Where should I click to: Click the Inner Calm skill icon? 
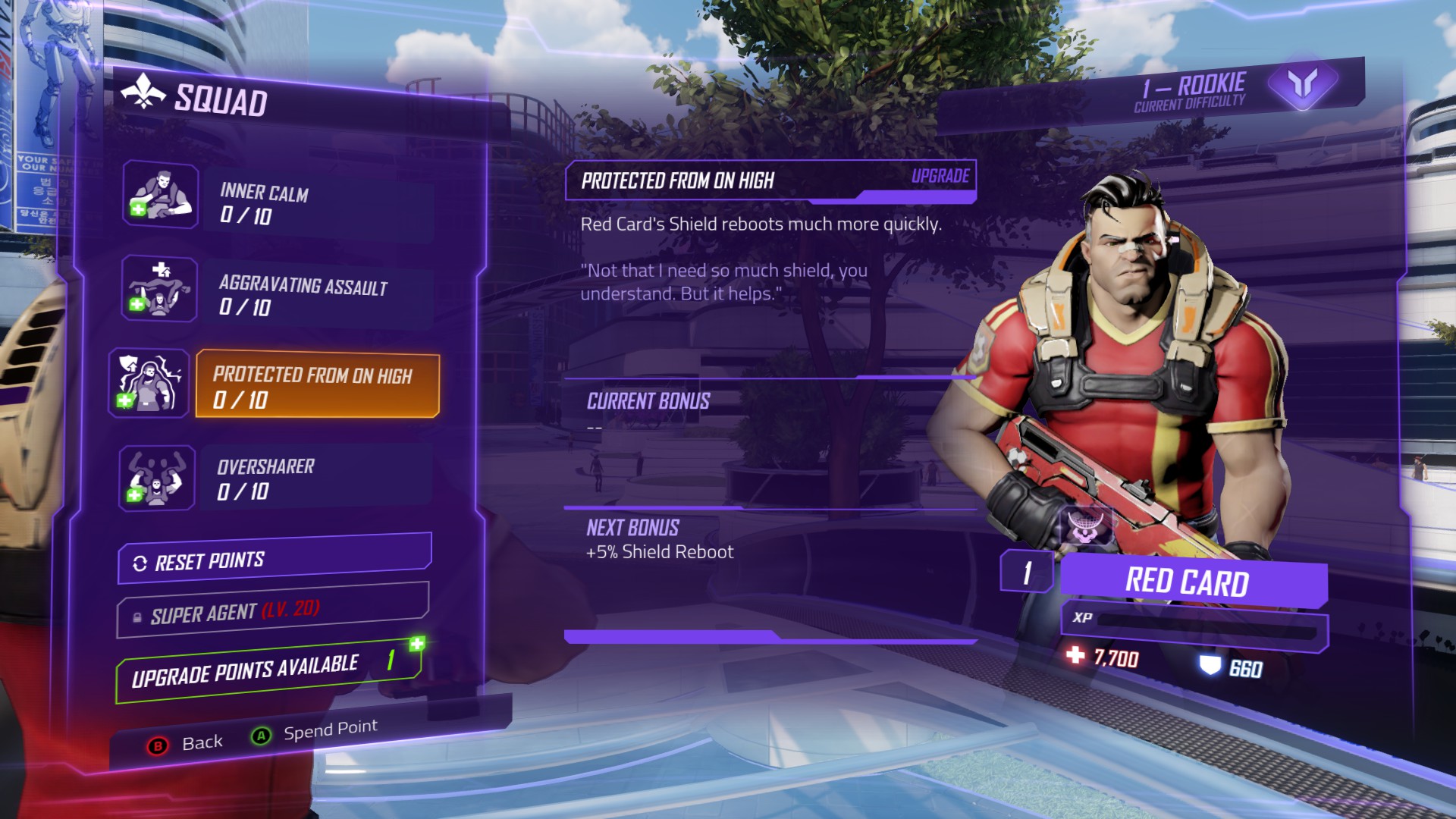tap(160, 195)
